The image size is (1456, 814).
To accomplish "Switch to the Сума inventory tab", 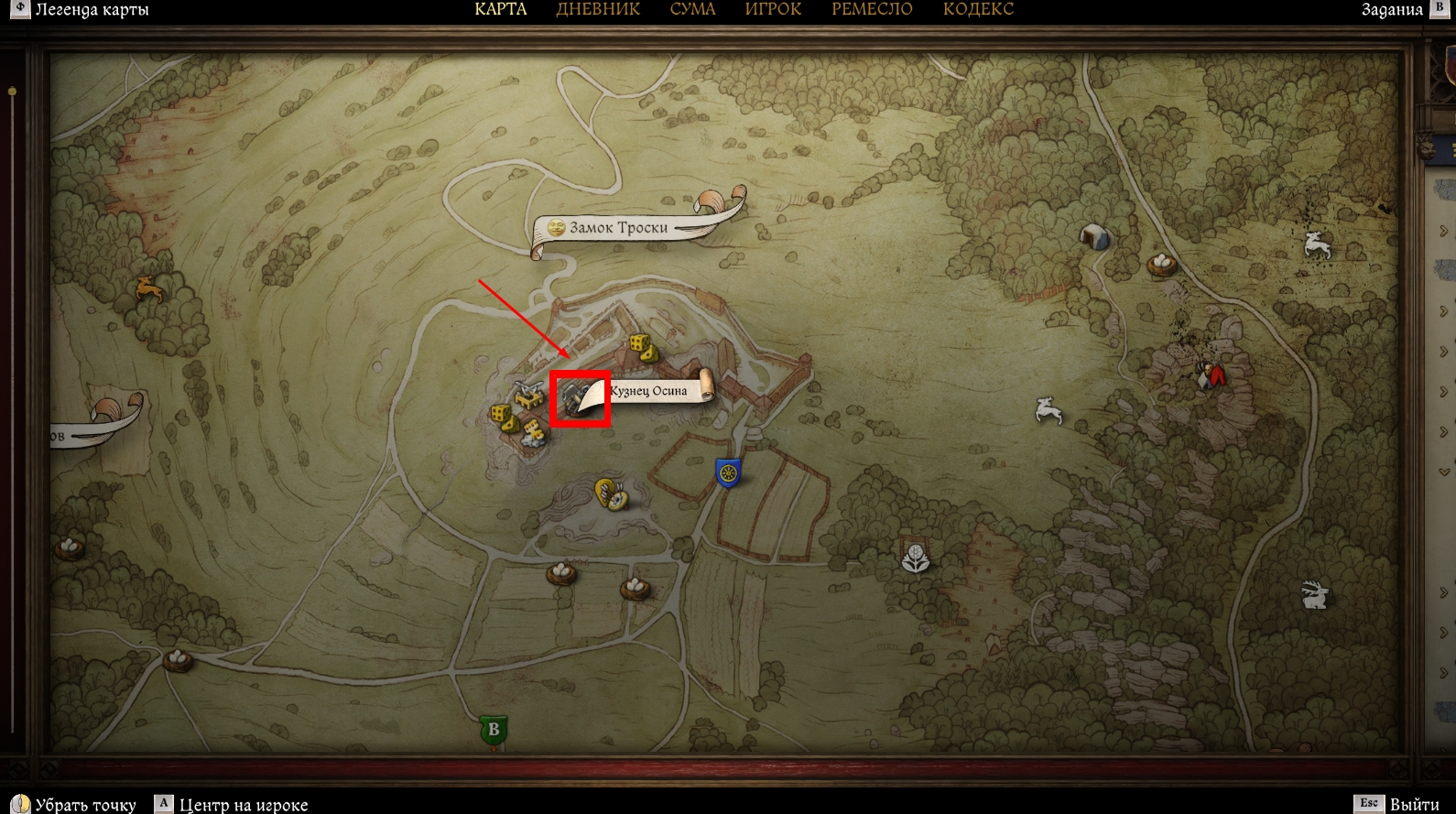I will pyautogui.click(x=692, y=10).
